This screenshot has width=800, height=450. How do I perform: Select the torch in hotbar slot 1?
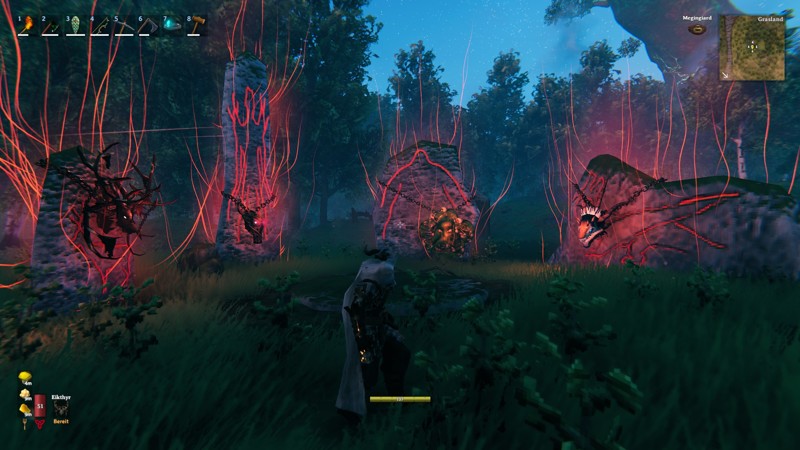click(x=27, y=24)
